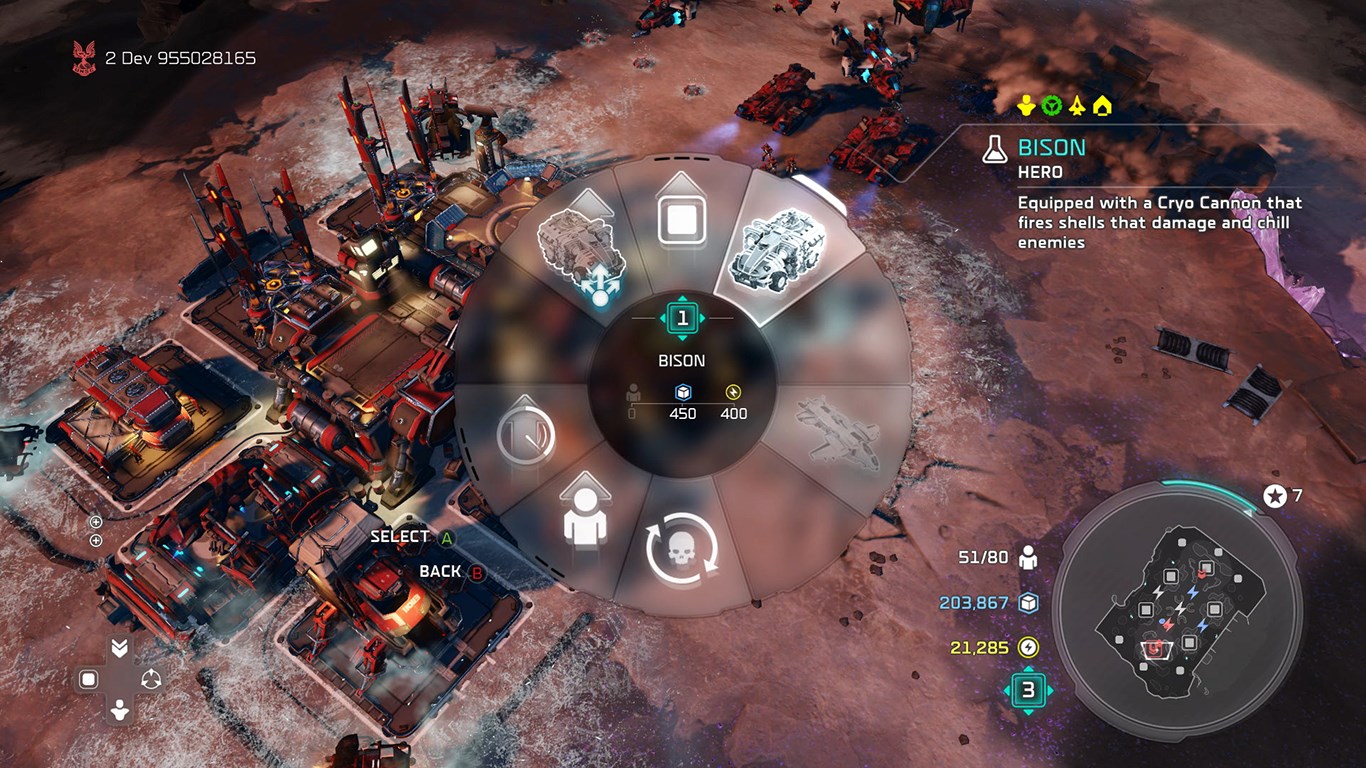Click the red base marker on minimap
The height and width of the screenshot is (768, 1366).
click(x=1155, y=648)
